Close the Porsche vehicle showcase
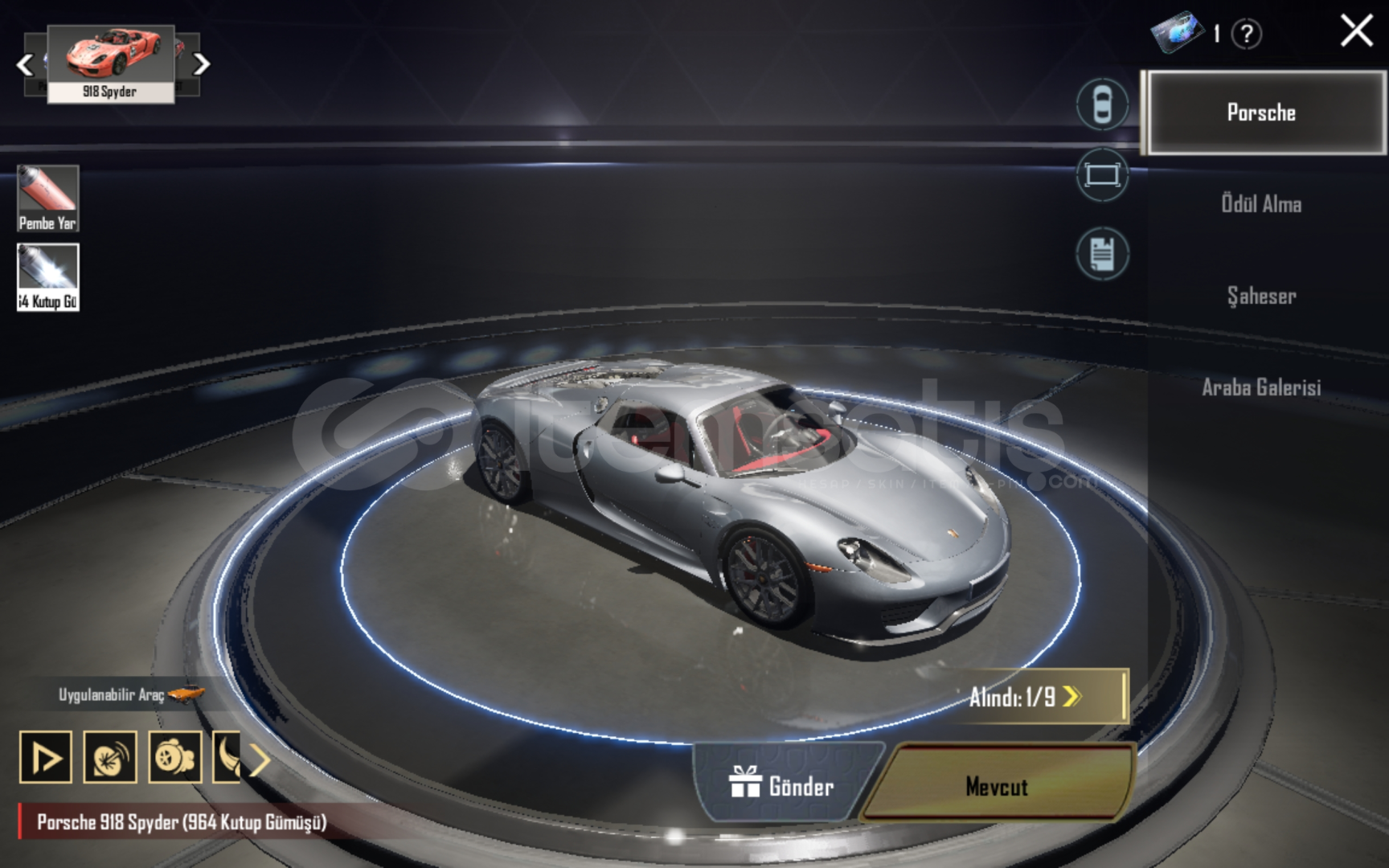Screen dimensions: 1389x868 [1356, 32]
